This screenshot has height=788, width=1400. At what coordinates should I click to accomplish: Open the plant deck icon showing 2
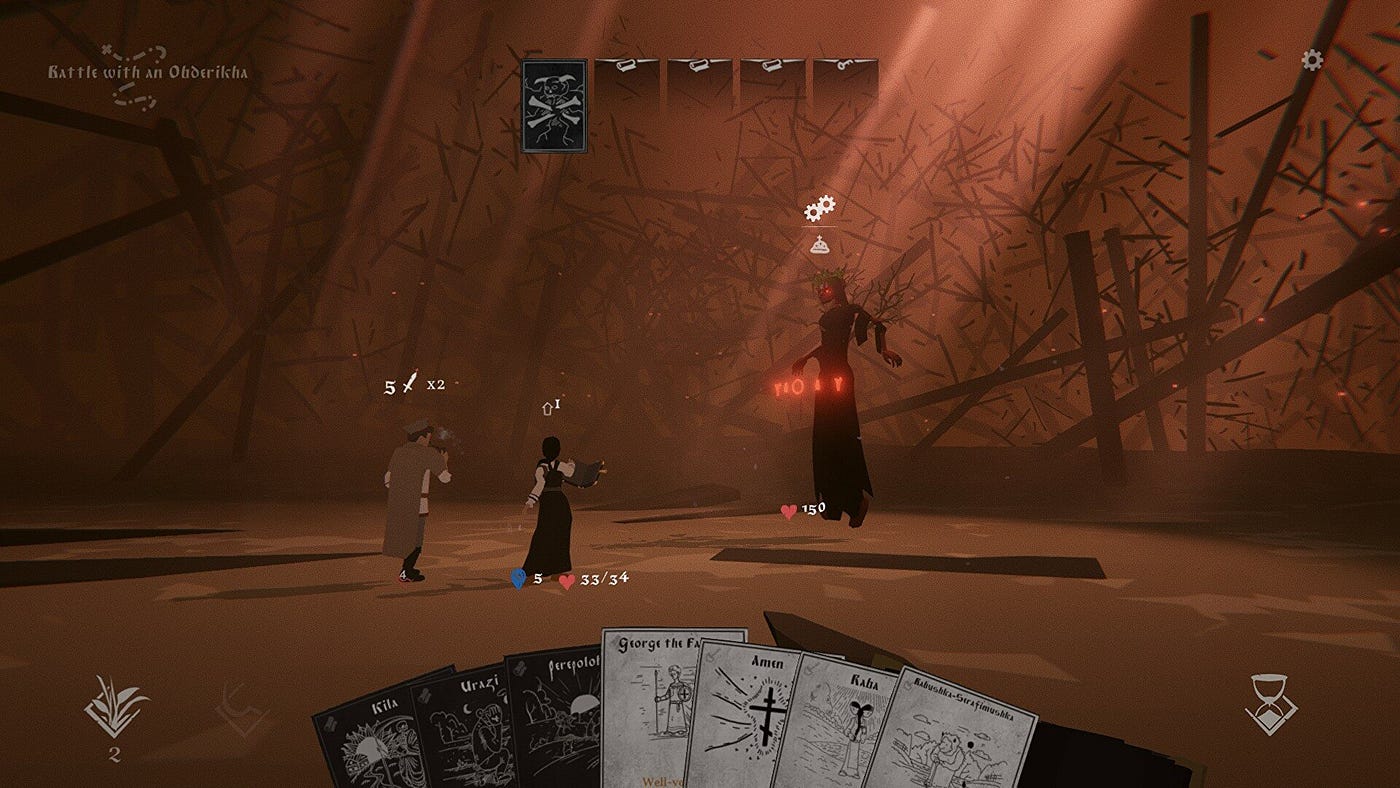point(116,708)
